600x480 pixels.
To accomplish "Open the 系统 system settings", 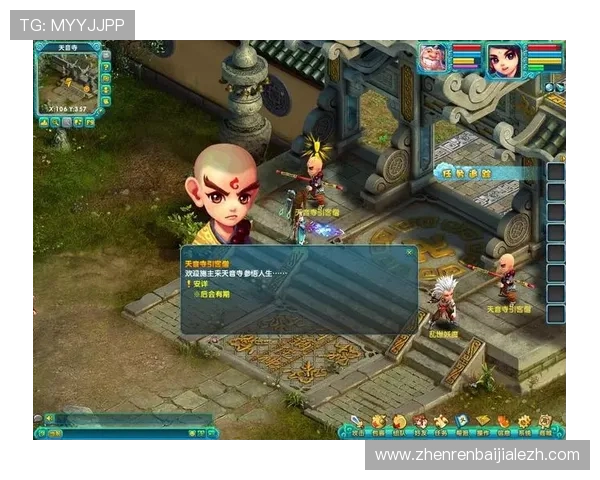I will (524, 424).
